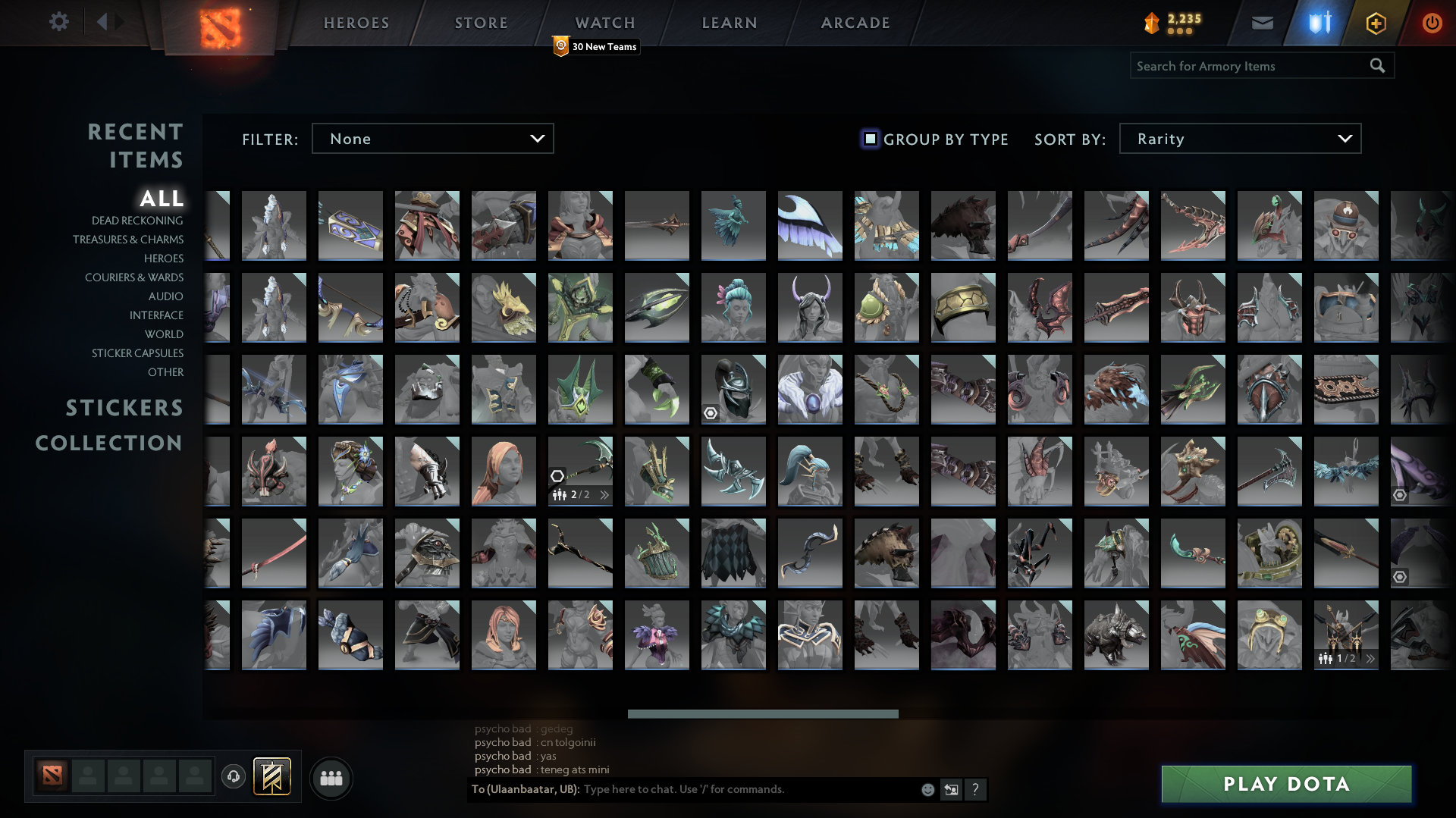Open the Filter dropdown set to None
The height and width of the screenshot is (818, 1456).
click(x=432, y=139)
